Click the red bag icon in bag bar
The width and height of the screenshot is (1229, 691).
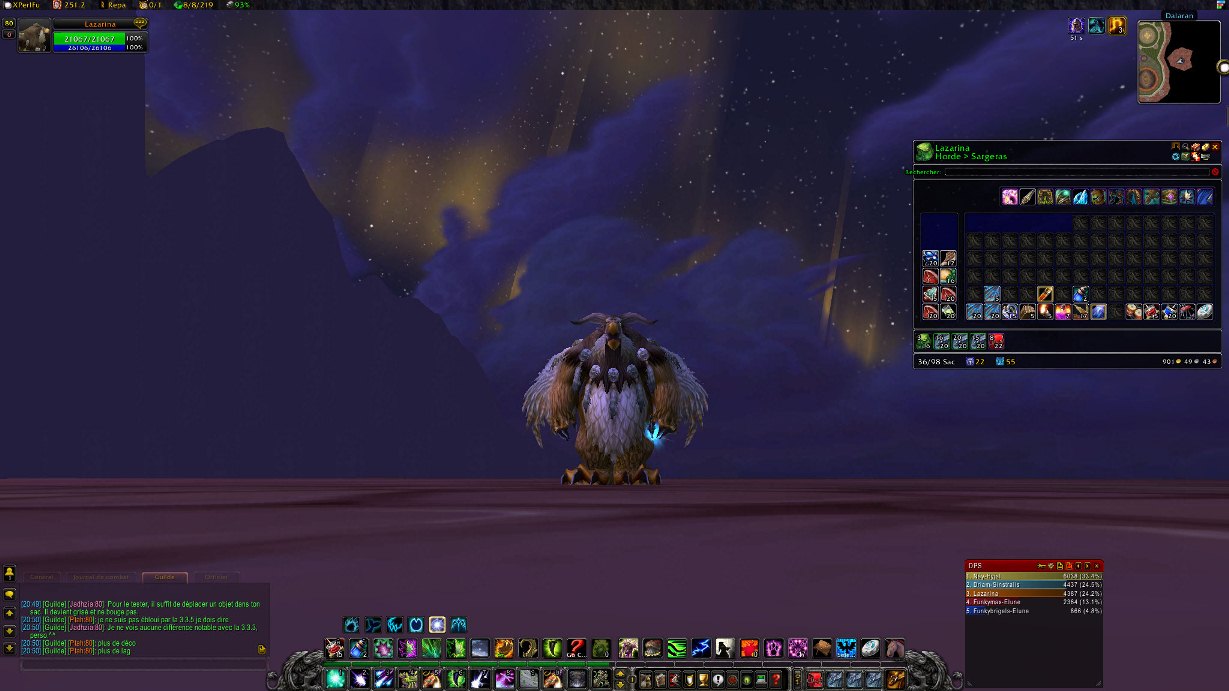[997, 341]
